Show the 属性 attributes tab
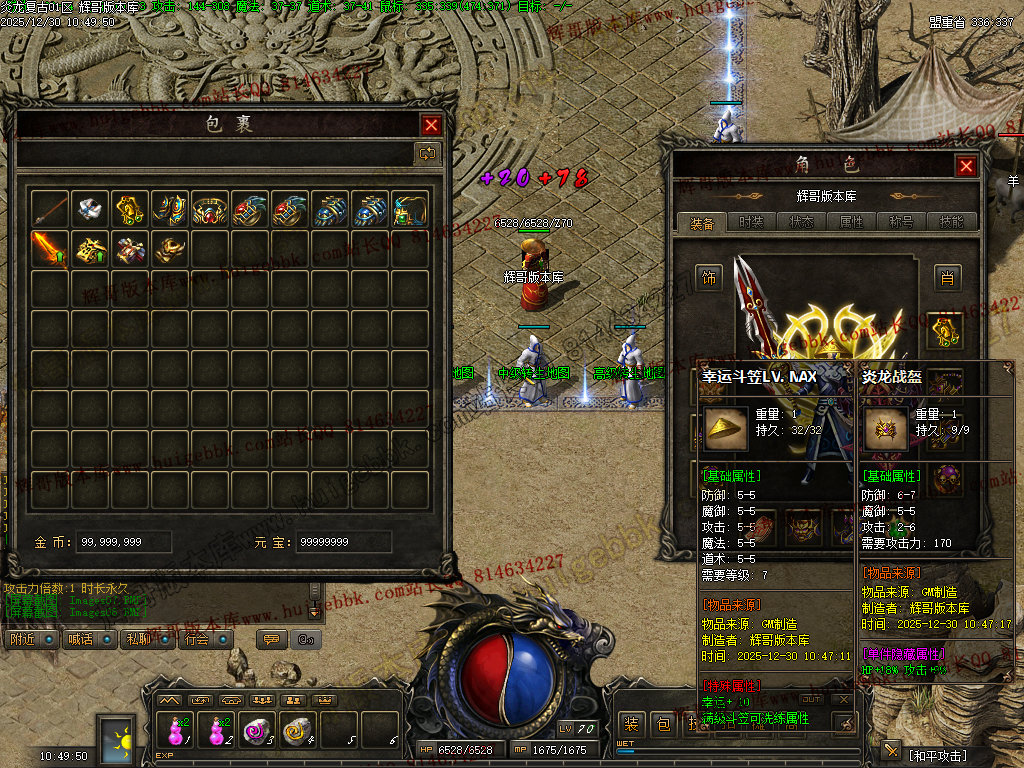The image size is (1024, 768). pos(851,222)
